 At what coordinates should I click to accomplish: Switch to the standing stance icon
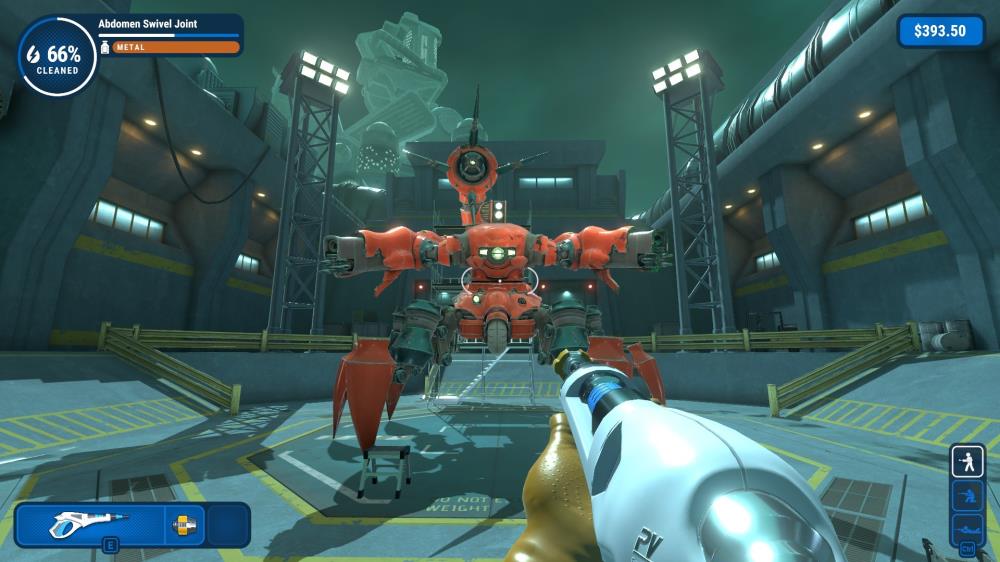click(967, 462)
